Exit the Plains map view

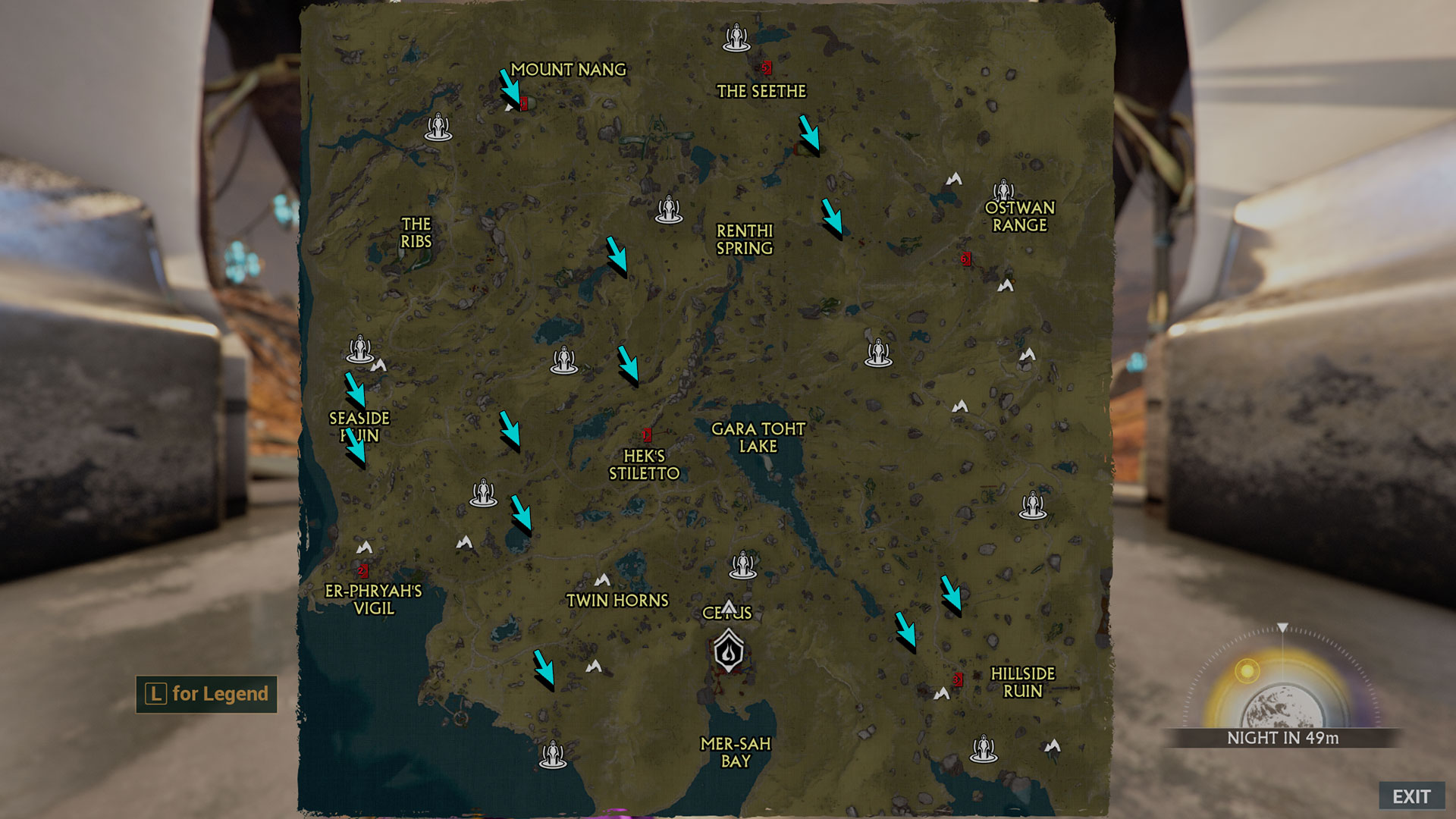1410,796
